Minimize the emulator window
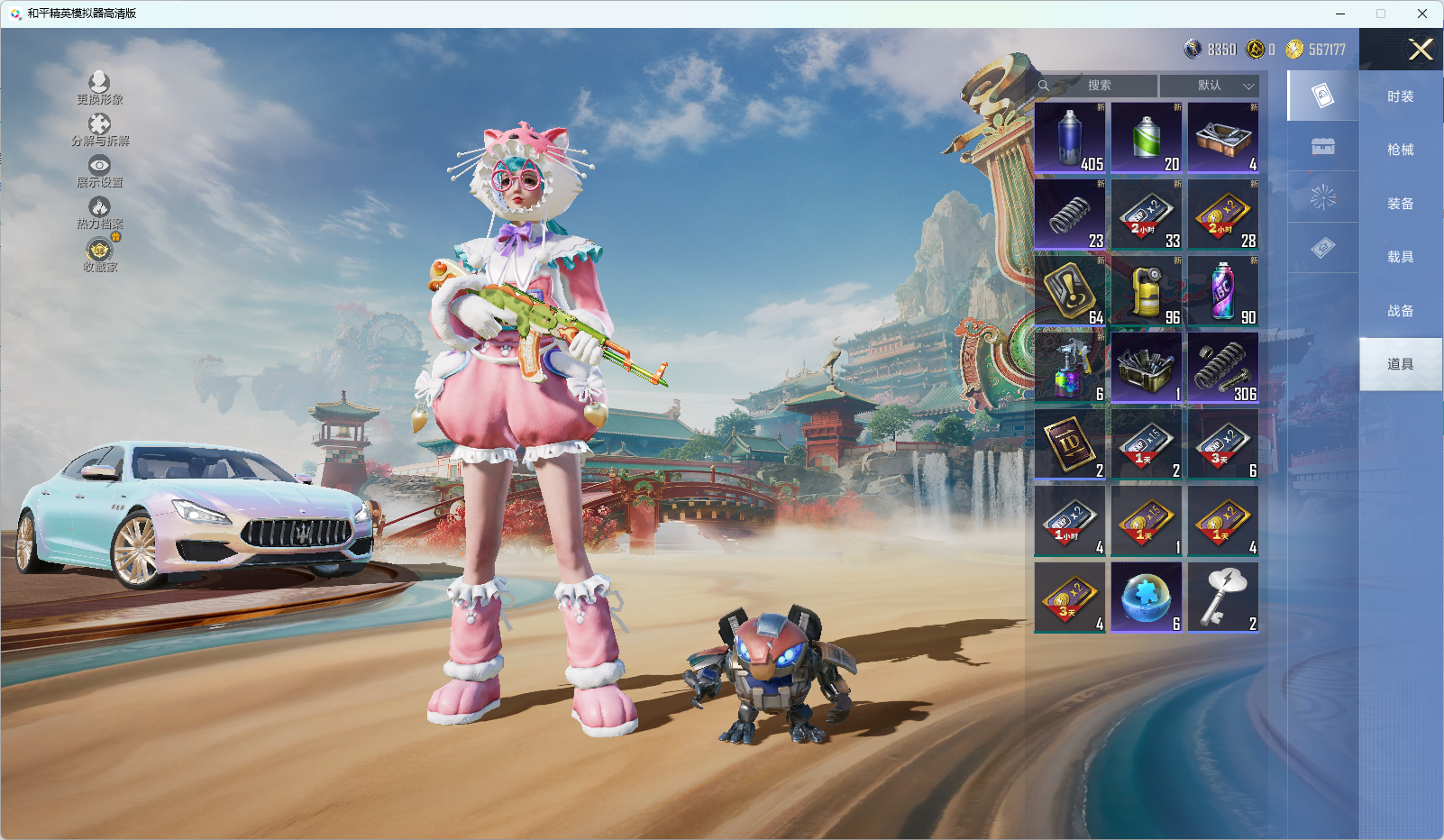 (1340, 14)
